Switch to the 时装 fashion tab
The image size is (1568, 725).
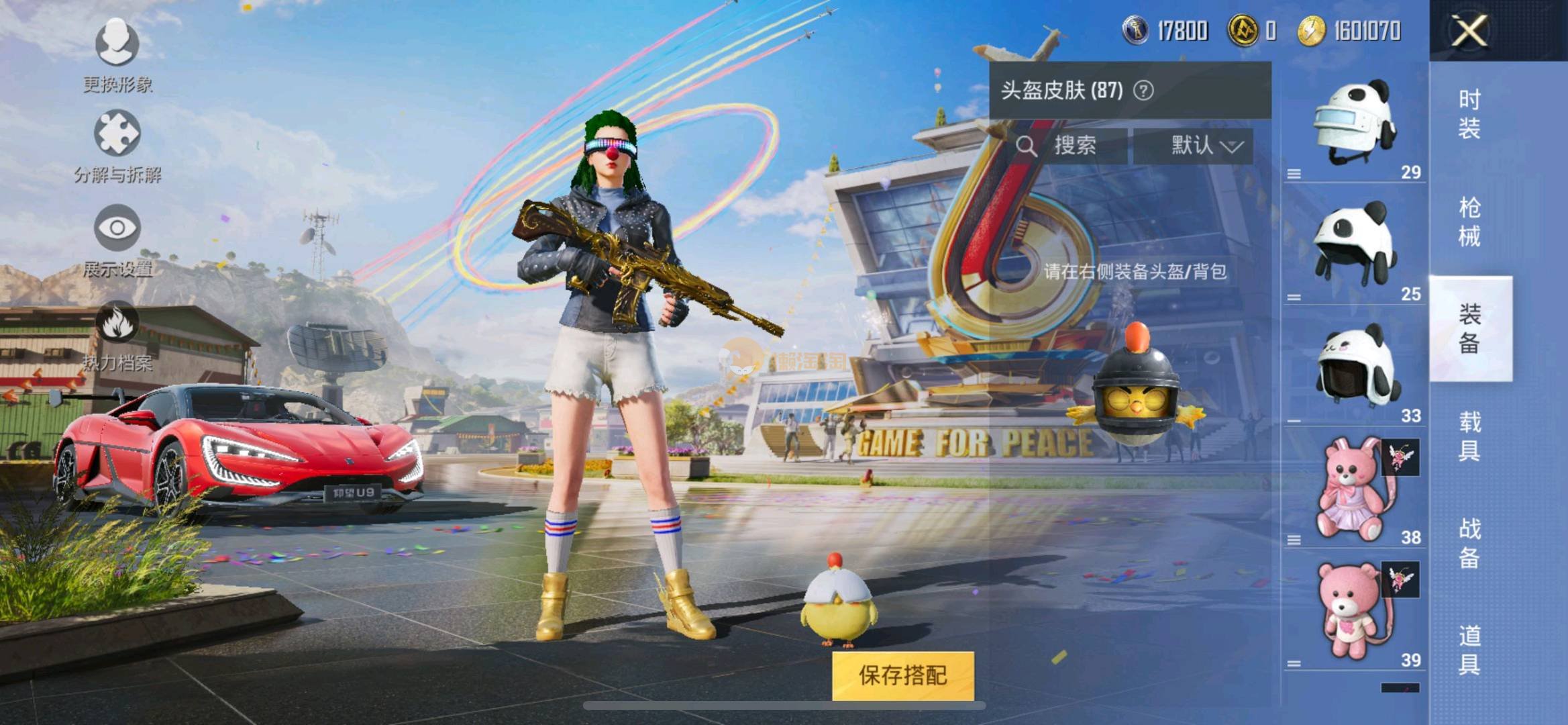[x=1469, y=114]
